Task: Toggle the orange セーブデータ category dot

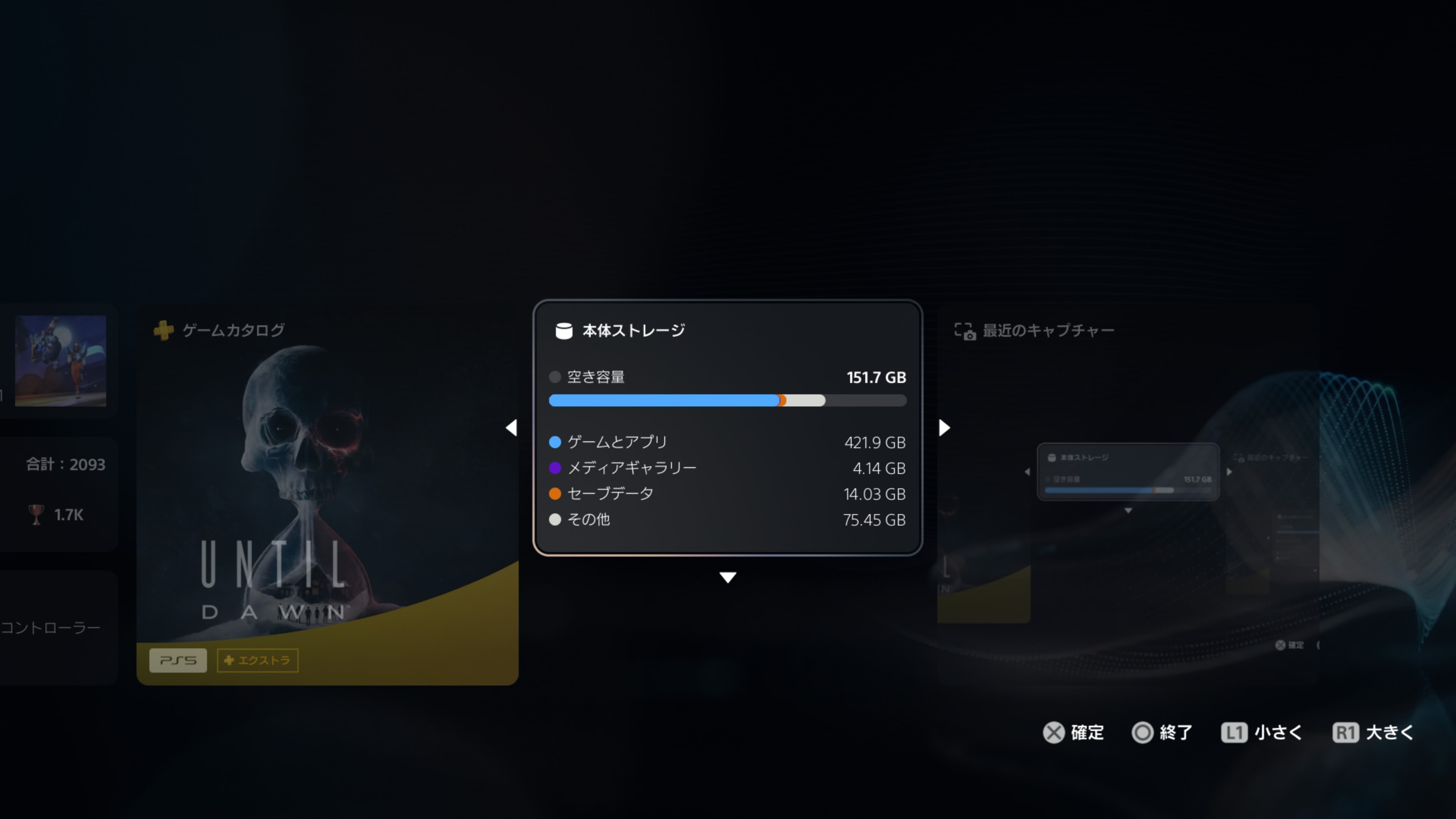Action: 555,493
